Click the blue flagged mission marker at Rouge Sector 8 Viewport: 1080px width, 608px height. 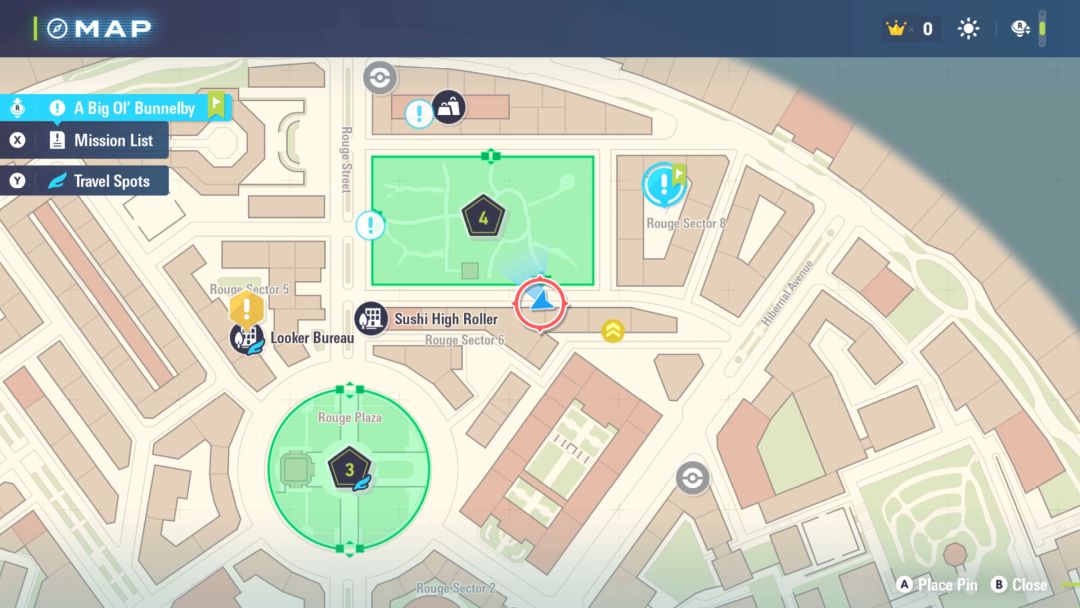pos(662,184)
